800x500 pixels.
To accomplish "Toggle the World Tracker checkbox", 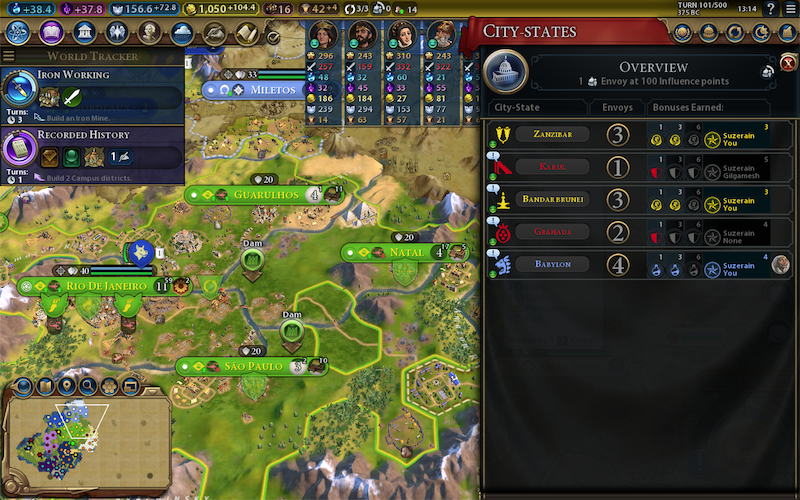I will point(273,36).
